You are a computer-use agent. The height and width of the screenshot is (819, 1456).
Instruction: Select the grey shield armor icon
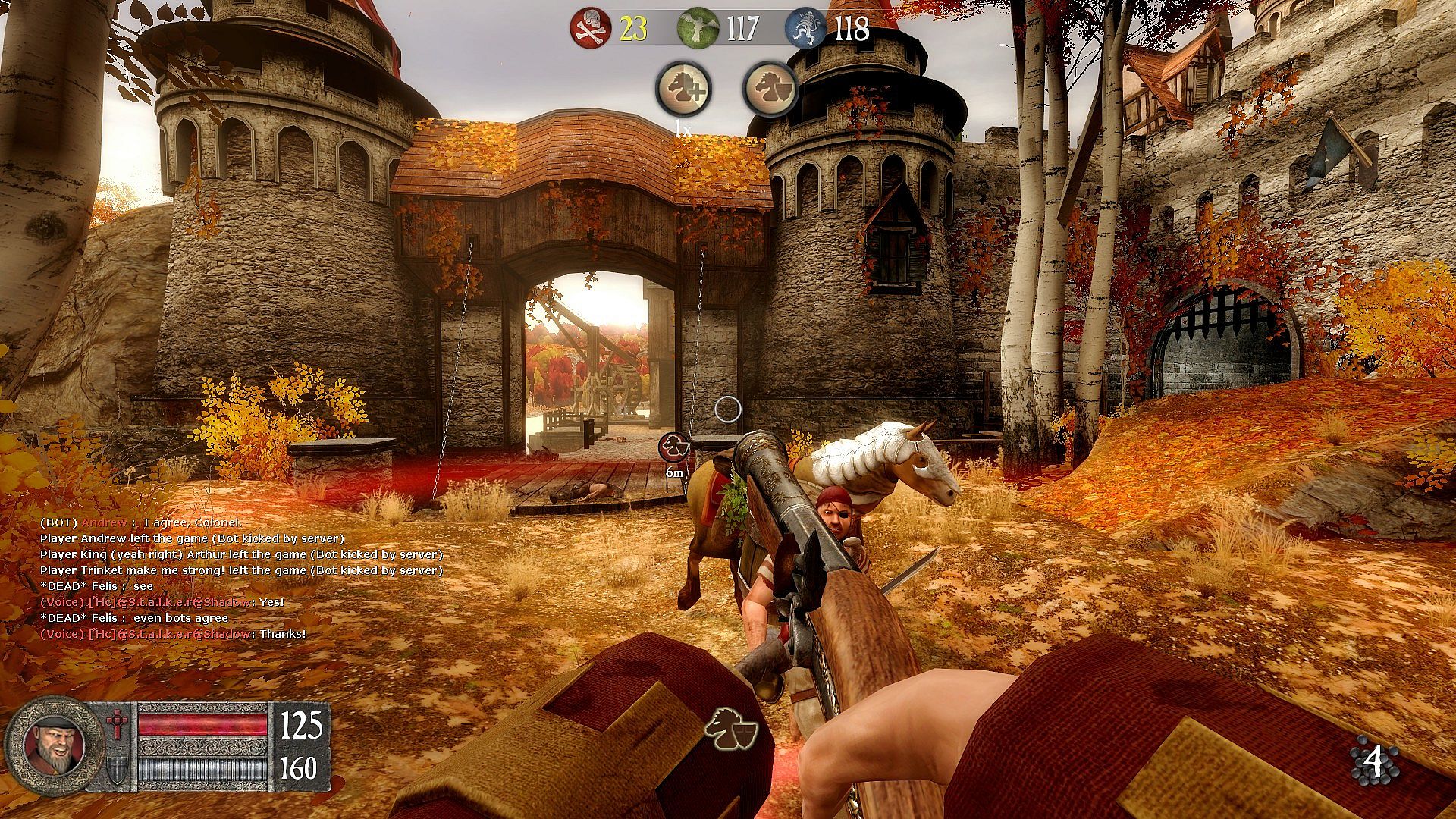[x=118, y=768]
